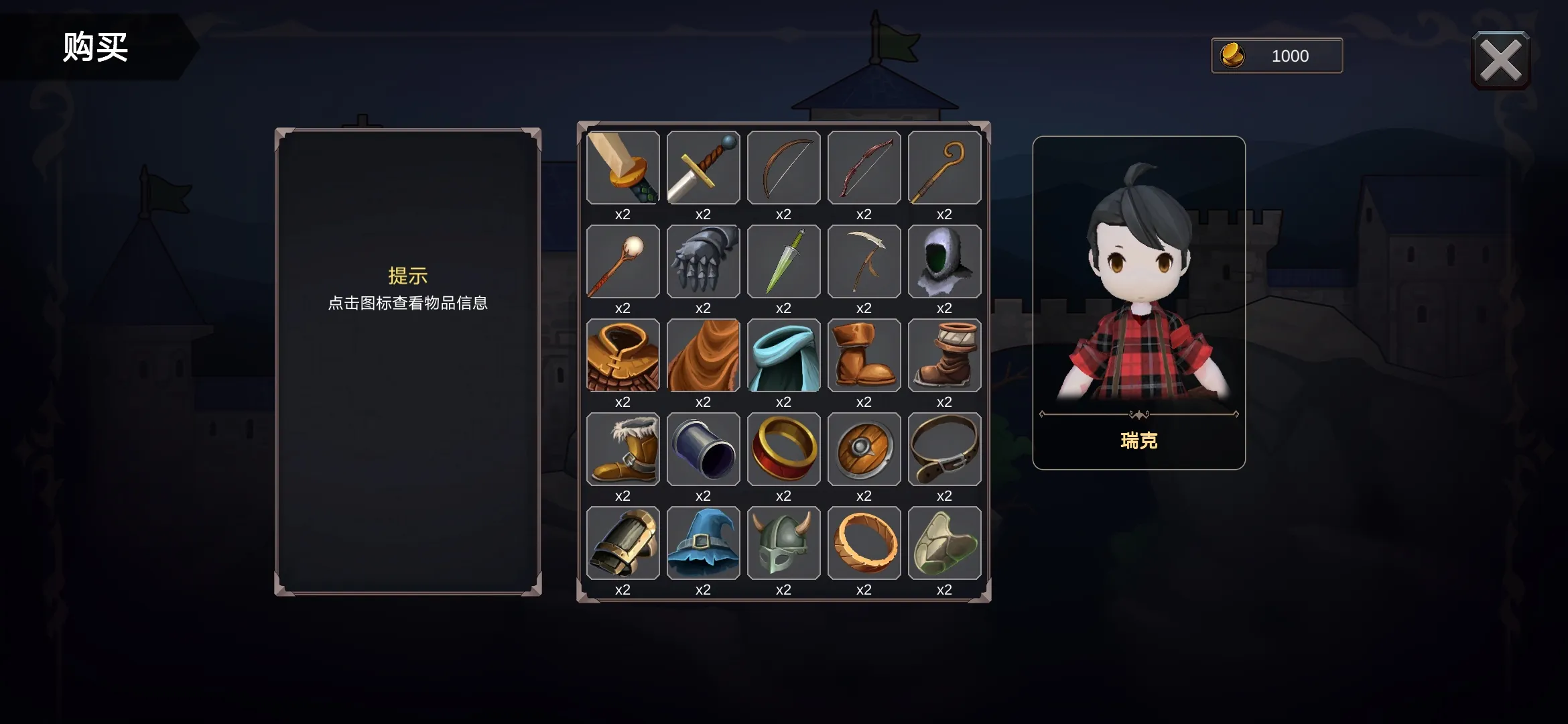Click the leather armor icon
This screenshot has width=1568, height=724.
[622, 355]
